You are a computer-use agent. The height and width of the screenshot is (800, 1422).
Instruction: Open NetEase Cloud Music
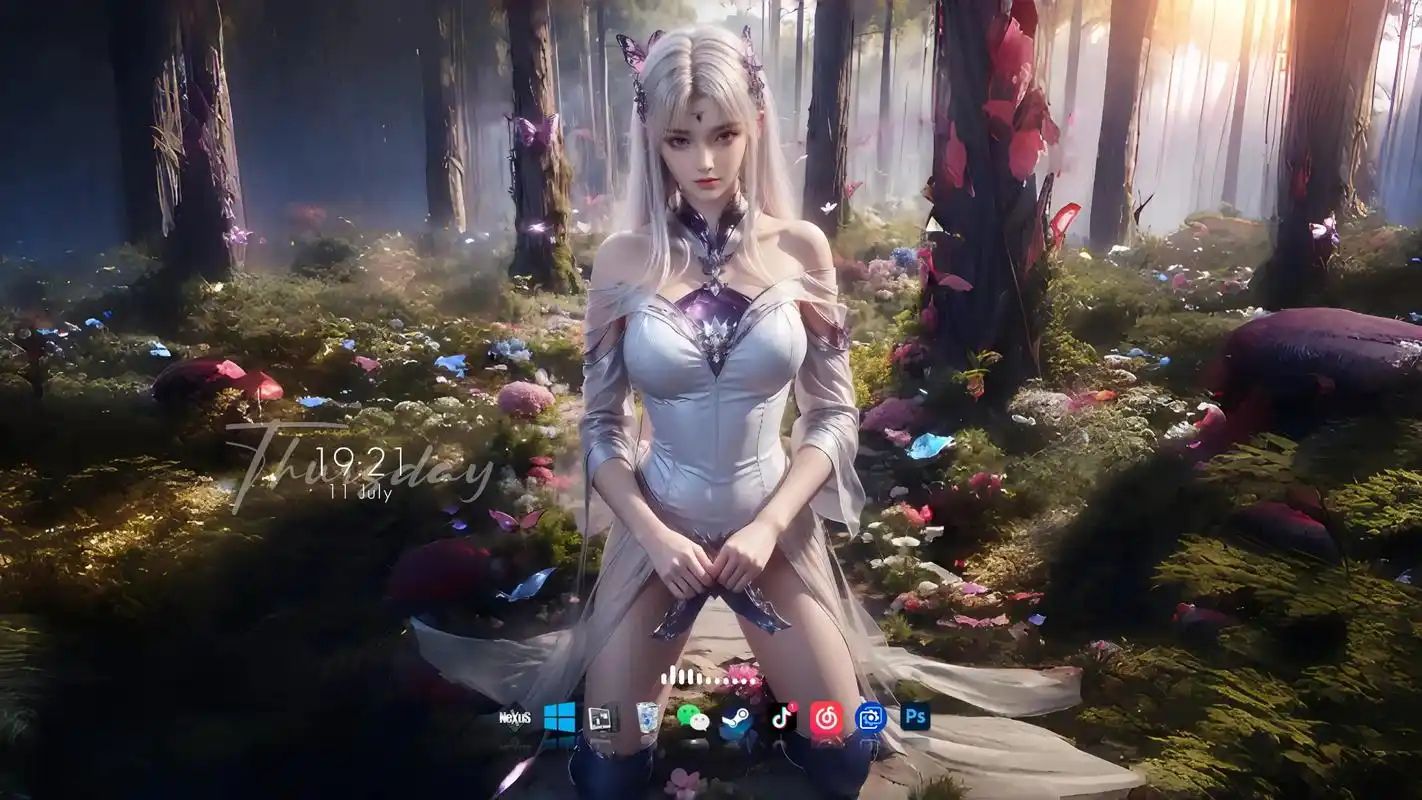point(825,718)
